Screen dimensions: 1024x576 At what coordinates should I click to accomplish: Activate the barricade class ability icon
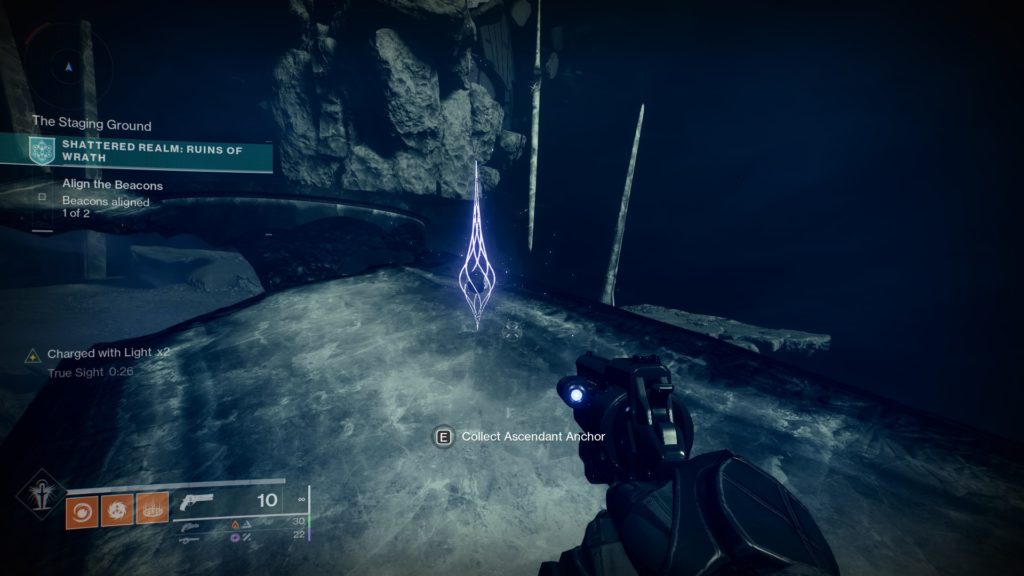152,511
